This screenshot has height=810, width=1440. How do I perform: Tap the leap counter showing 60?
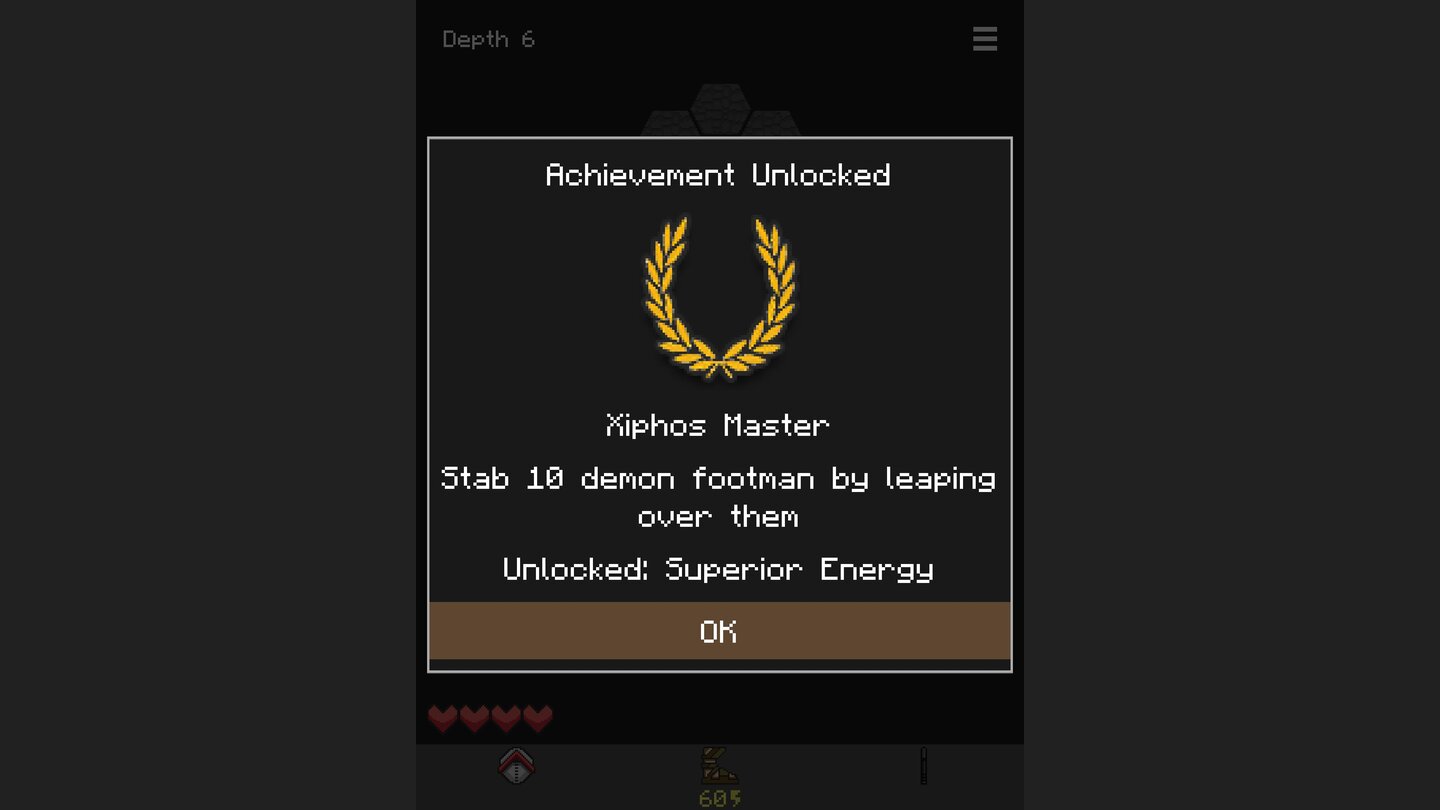721,796
